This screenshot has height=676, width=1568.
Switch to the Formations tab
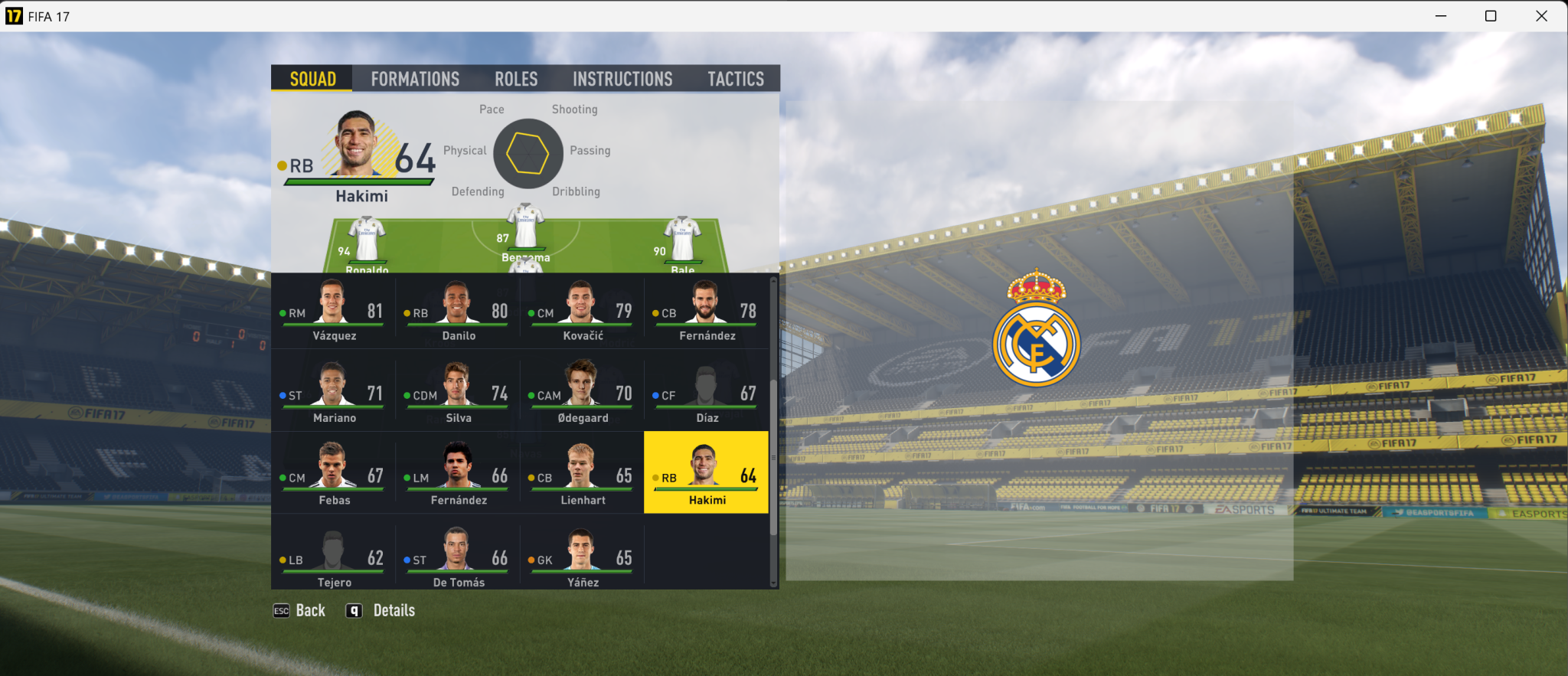415,79
